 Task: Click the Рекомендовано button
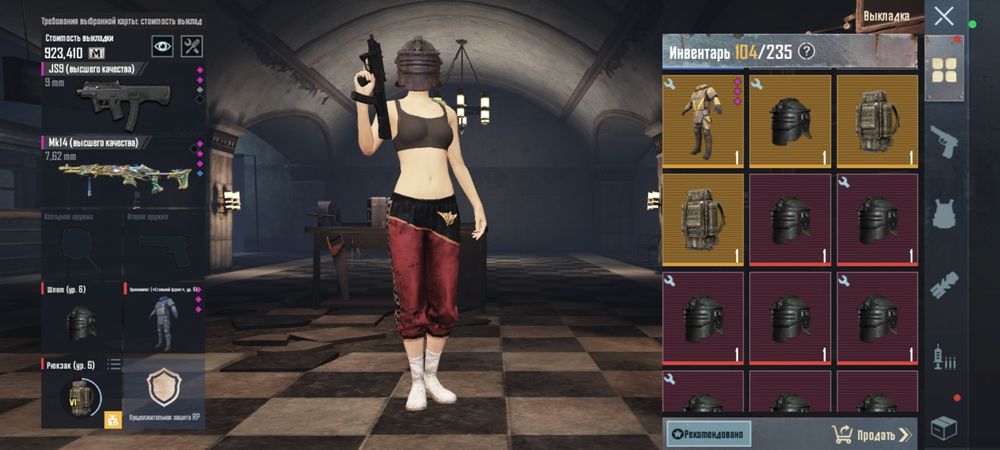pos(708,434)
